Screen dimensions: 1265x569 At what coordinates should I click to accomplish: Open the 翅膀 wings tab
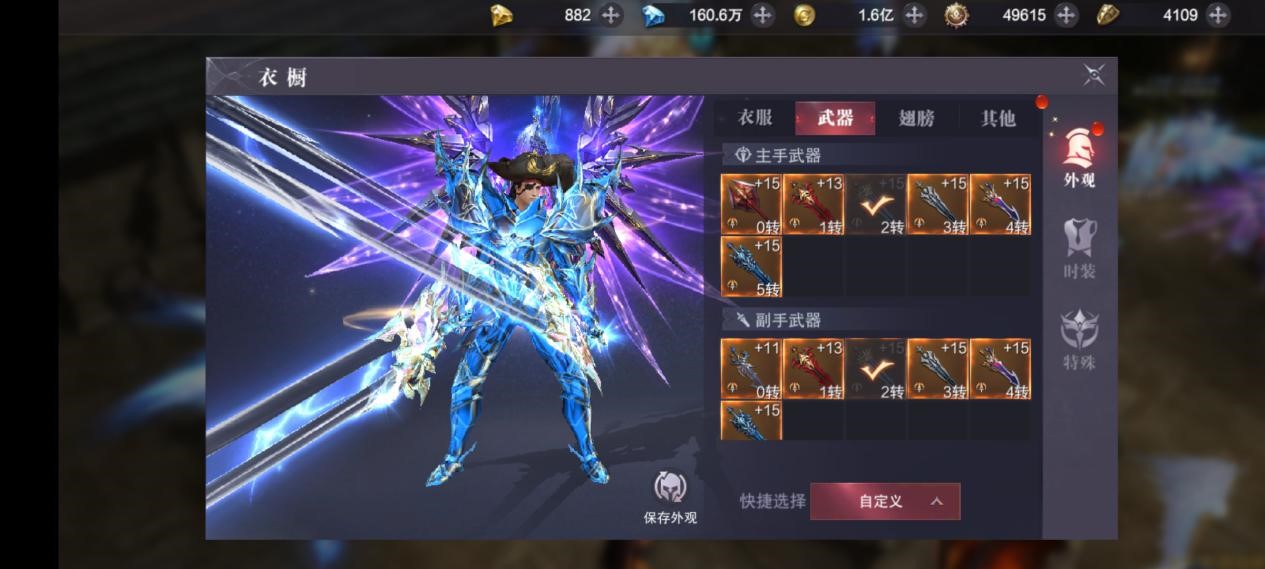916,118
